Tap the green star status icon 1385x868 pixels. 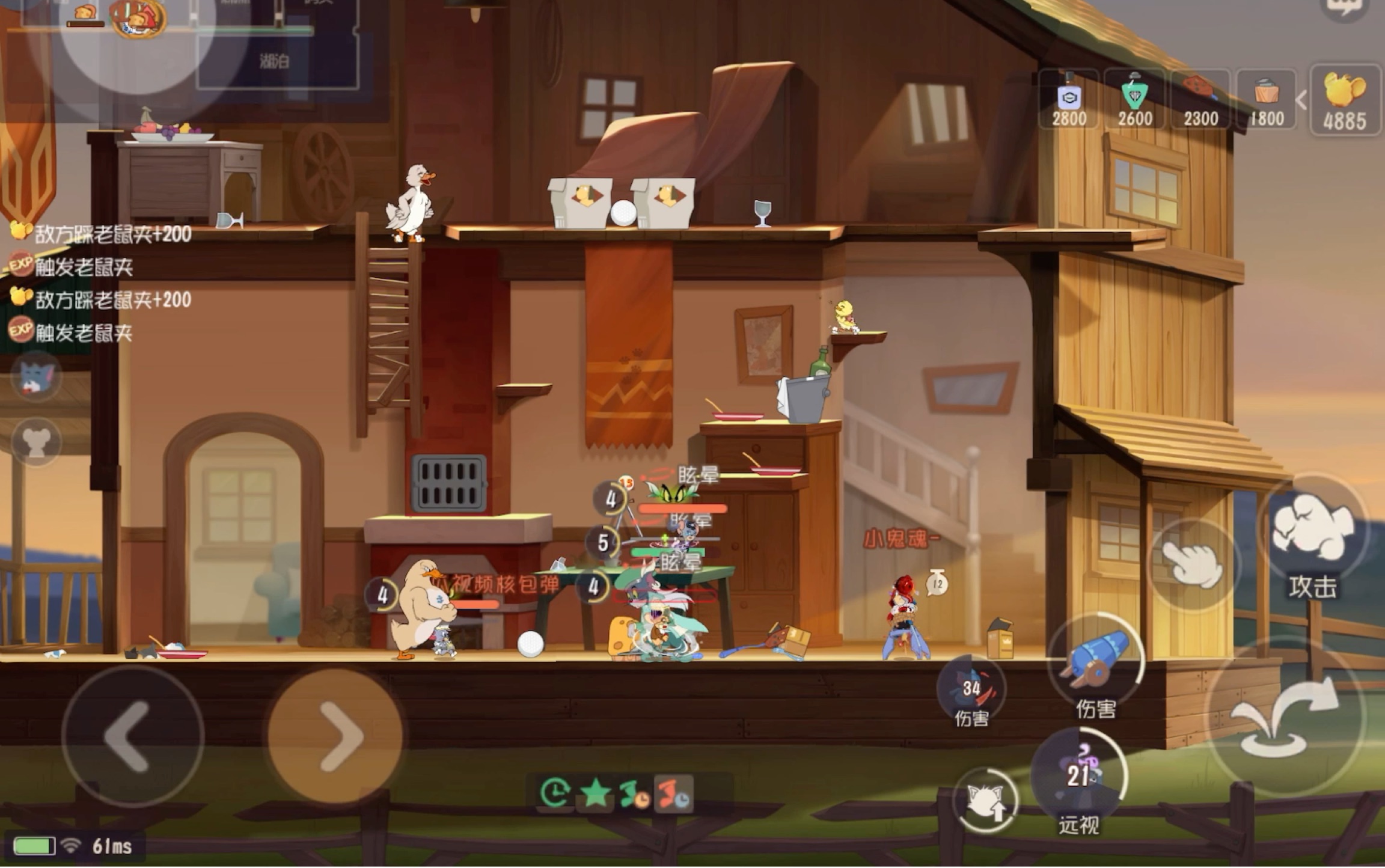click(x=595, y=793)
